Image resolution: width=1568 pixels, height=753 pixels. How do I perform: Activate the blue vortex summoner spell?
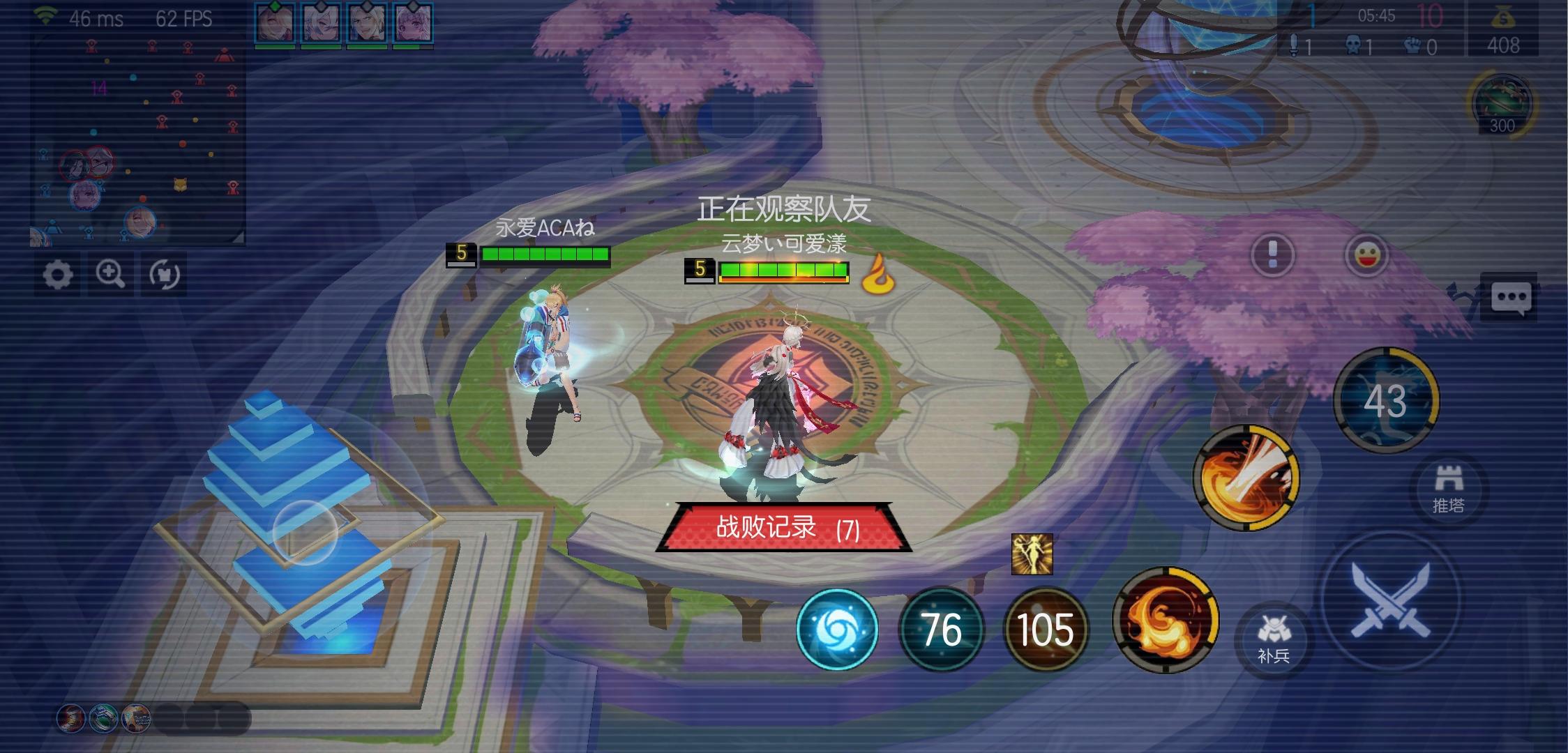837,628
